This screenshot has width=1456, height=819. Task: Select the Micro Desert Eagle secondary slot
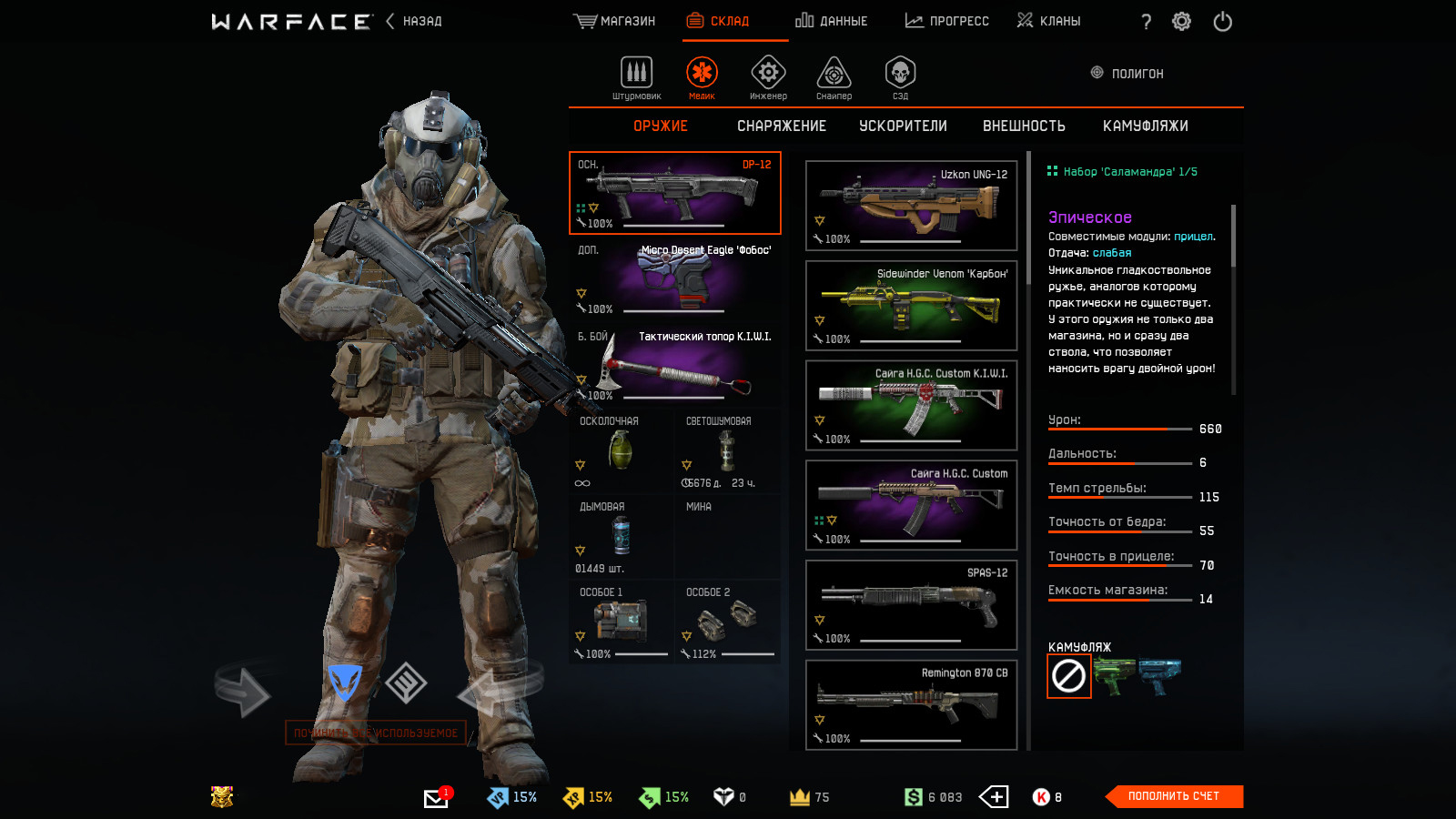[675, 278]
